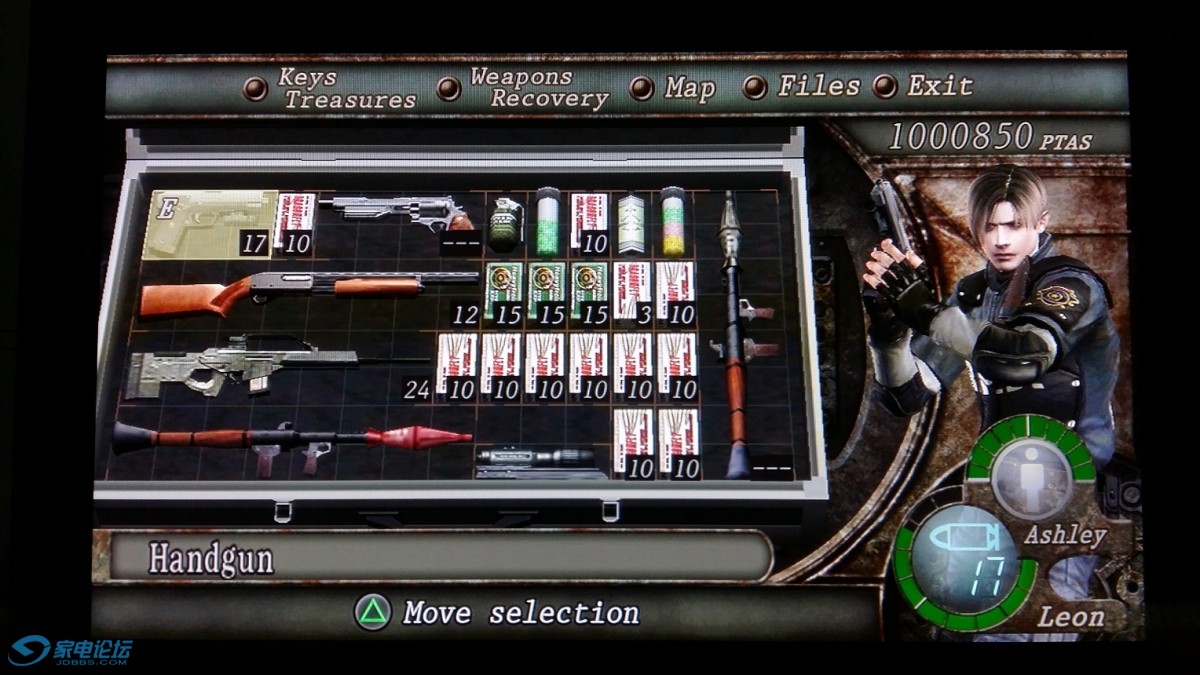Image resolution: width=1200 pixels, height=675 pixels.
Task: Select the rifle scope item
Action: coord(540,460)
